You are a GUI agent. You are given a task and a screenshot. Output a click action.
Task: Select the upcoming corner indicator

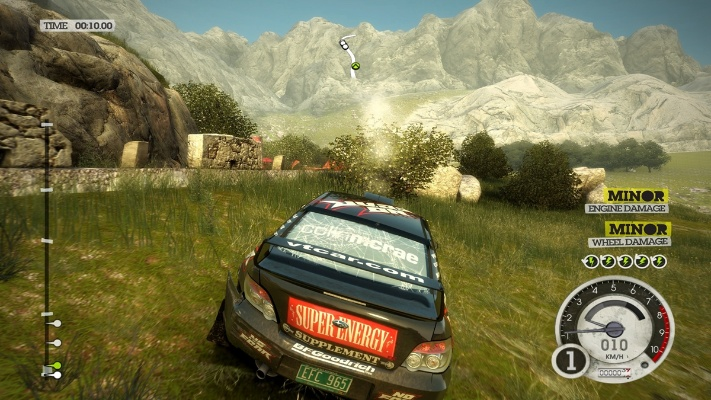point(349,54)
